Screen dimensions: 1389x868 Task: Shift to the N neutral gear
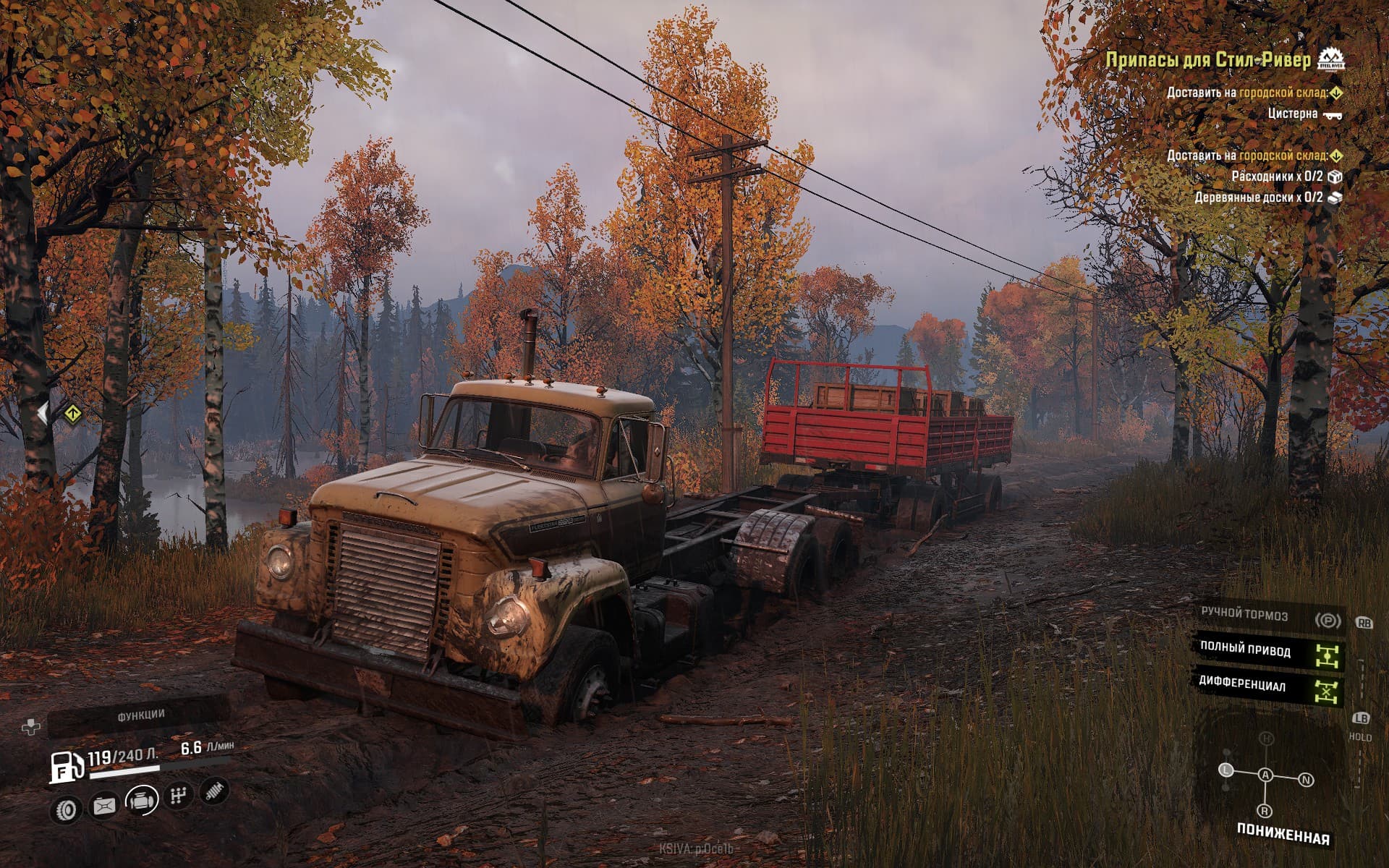click(1306, 780)
